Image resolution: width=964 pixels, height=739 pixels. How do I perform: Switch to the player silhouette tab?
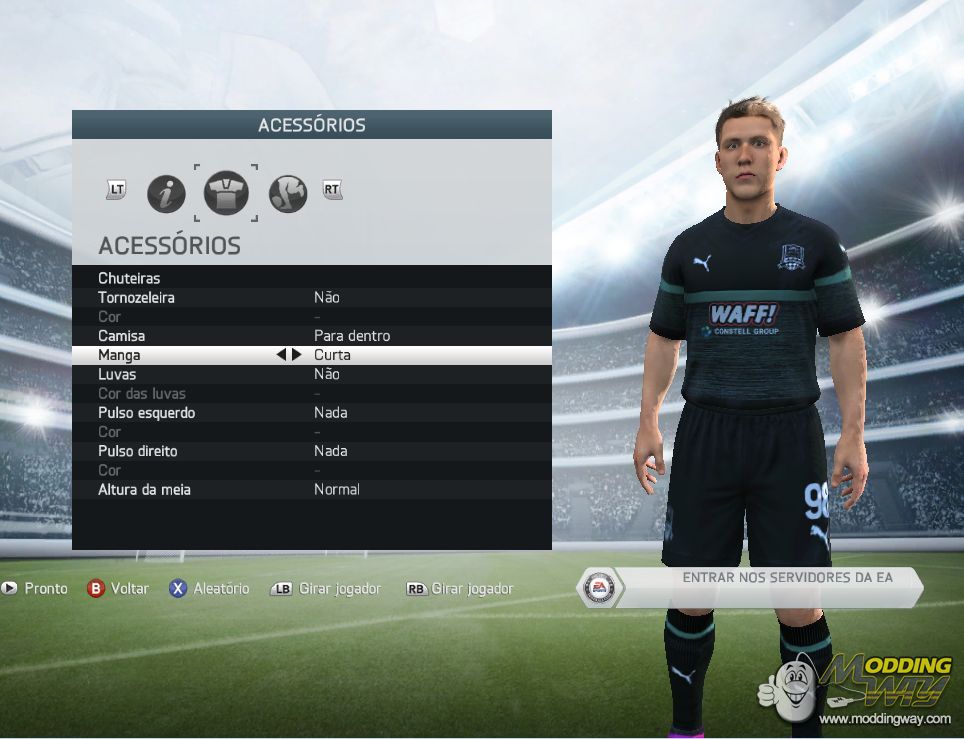pyautogui.click(x=288, y=193)
